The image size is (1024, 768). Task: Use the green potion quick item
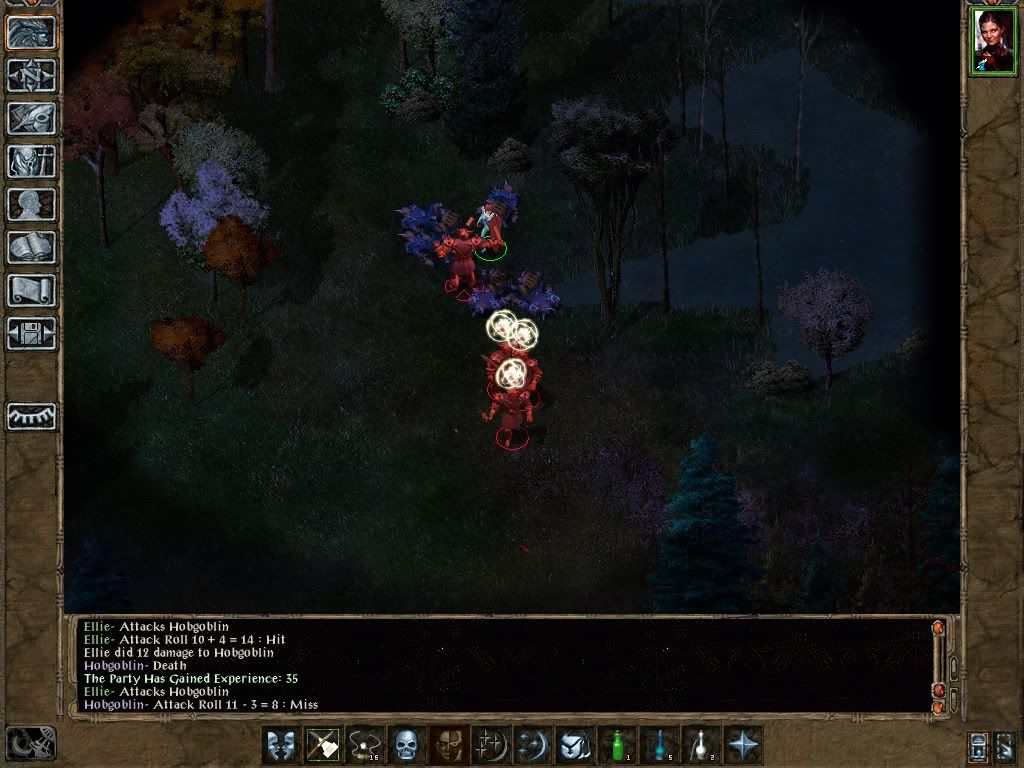click(617, 745)
